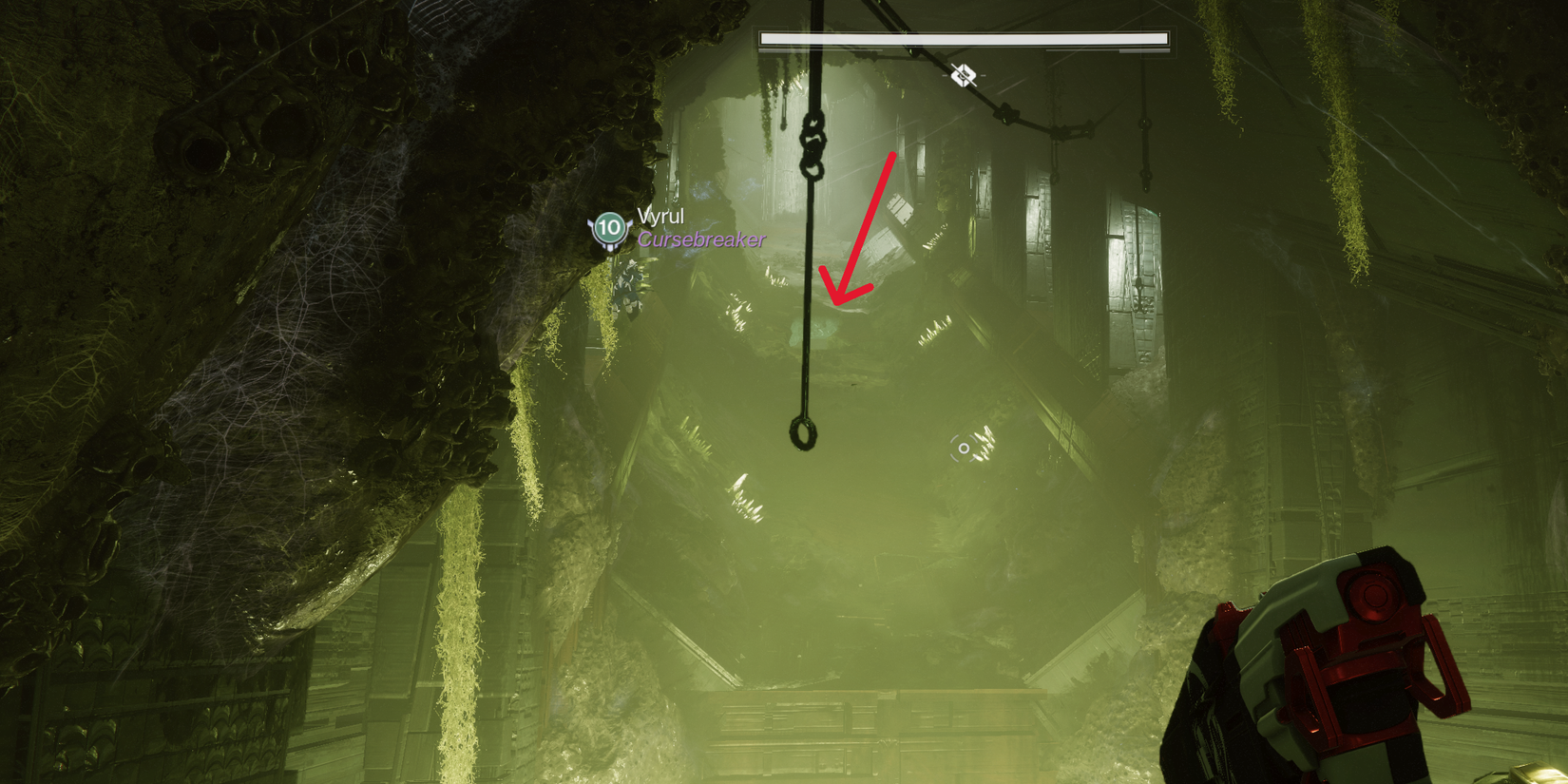Screen dimensions: 1568x784
Task: Click the knot on the hanging chain
Action: (813, 143)
